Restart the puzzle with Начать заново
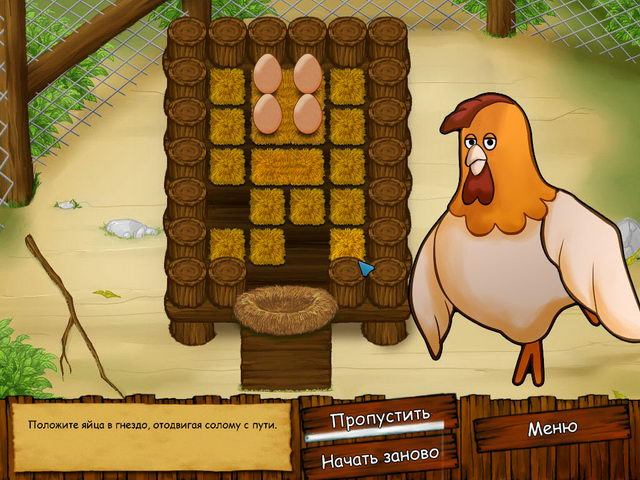Image resolution: width=640 pixels, height=480 pixels. [380, 456]
